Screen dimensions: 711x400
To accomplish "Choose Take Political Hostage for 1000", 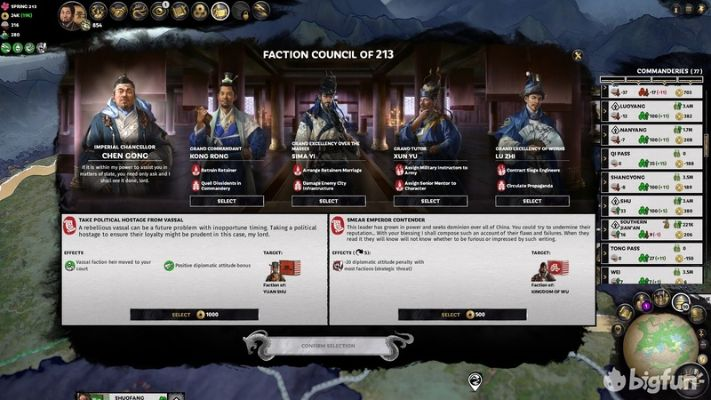I will coord(195,314).
